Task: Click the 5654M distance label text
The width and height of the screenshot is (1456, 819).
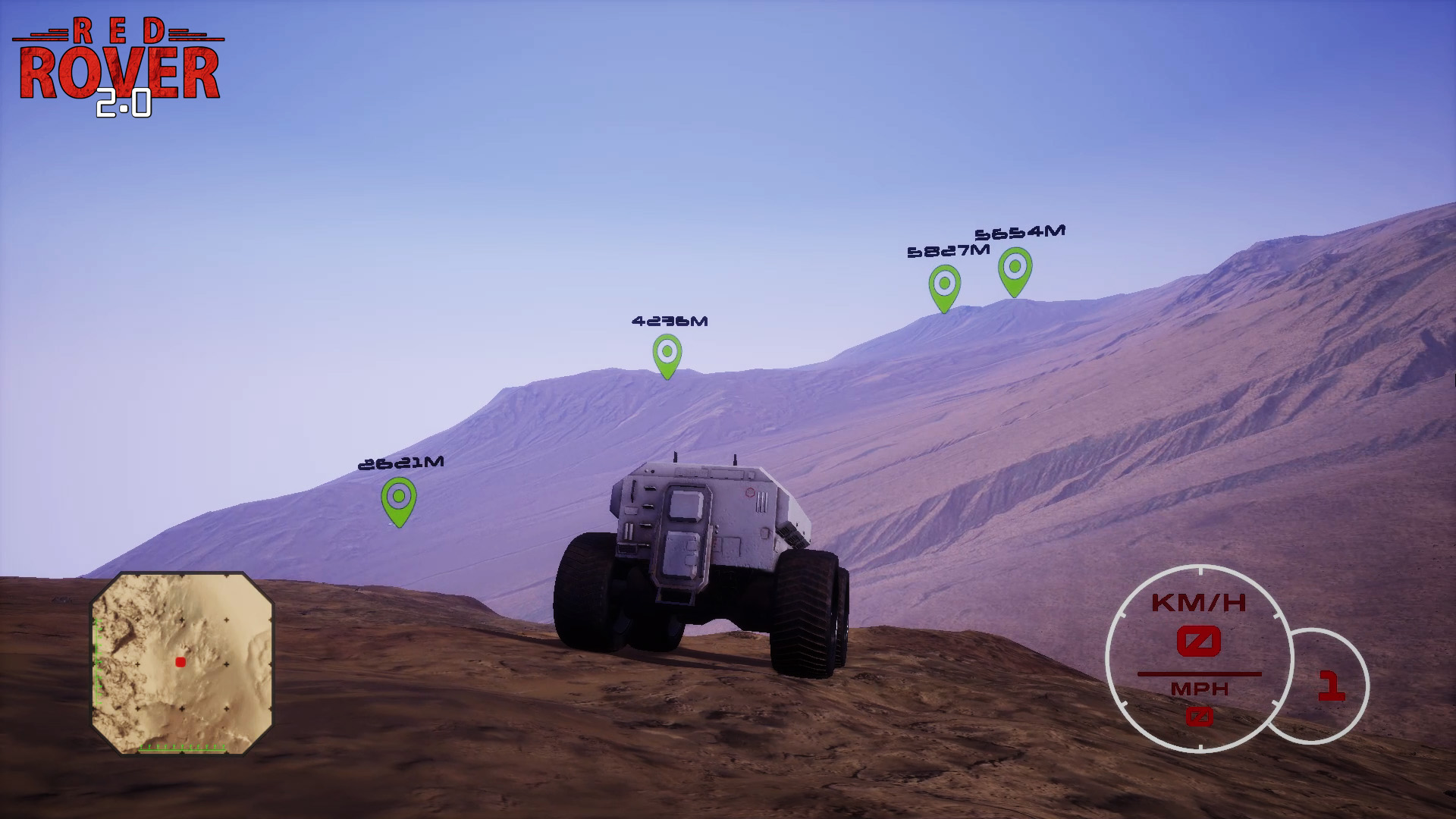Action: tap(1019, 231)
